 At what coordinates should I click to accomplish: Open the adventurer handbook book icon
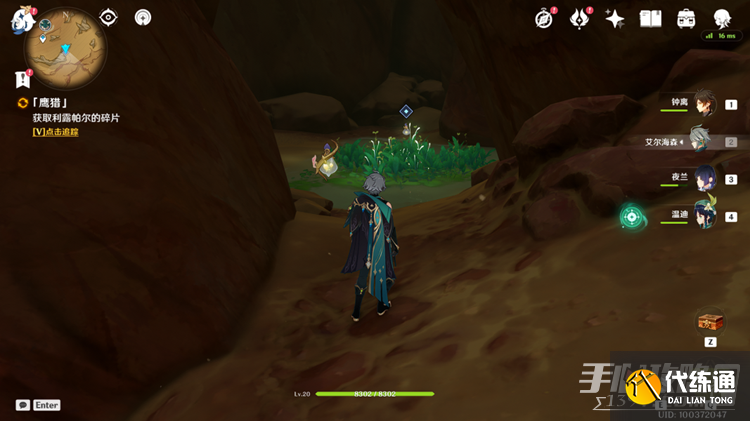click(651, 19)
